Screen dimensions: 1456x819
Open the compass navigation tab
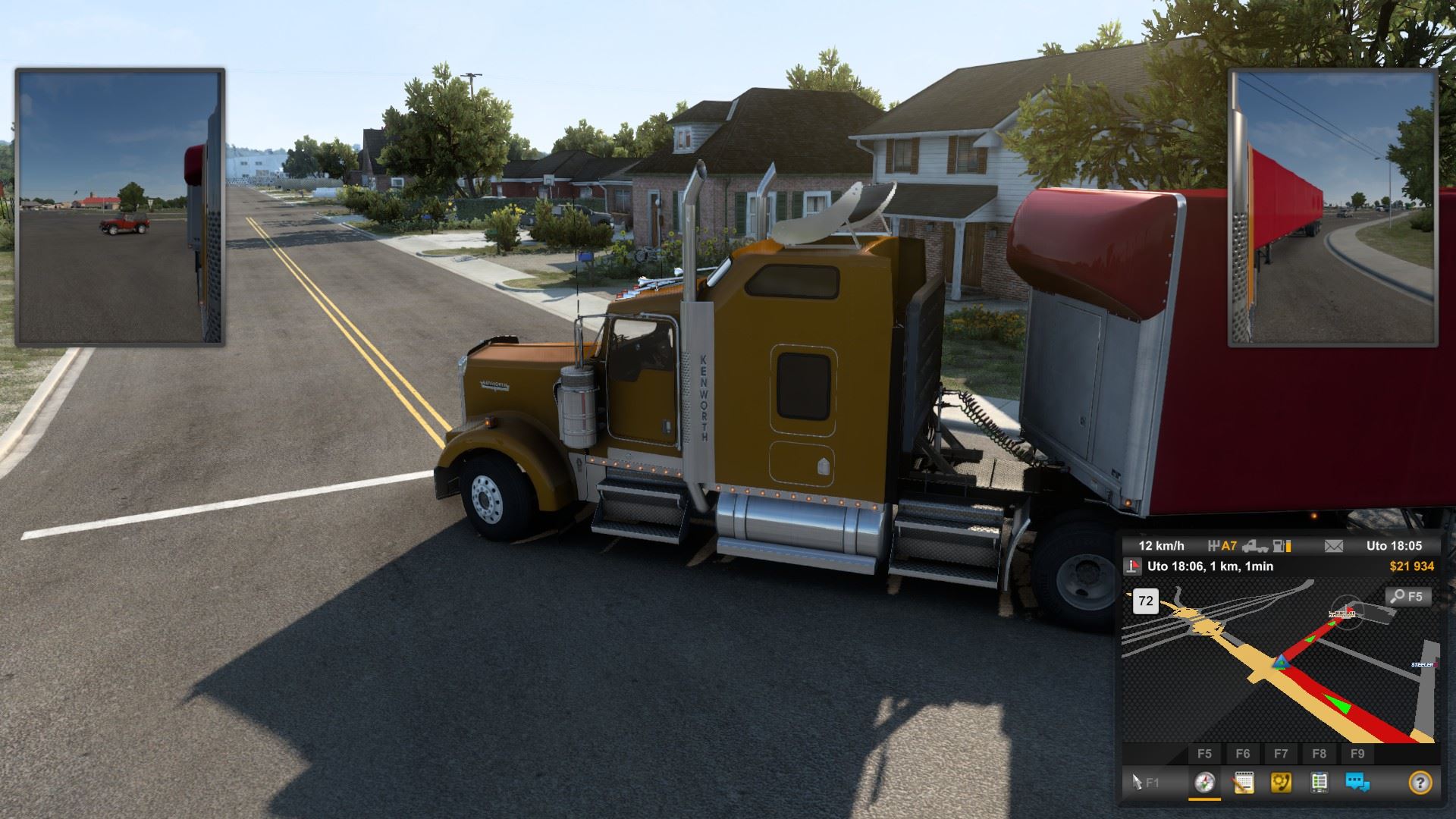point(1204,782)
